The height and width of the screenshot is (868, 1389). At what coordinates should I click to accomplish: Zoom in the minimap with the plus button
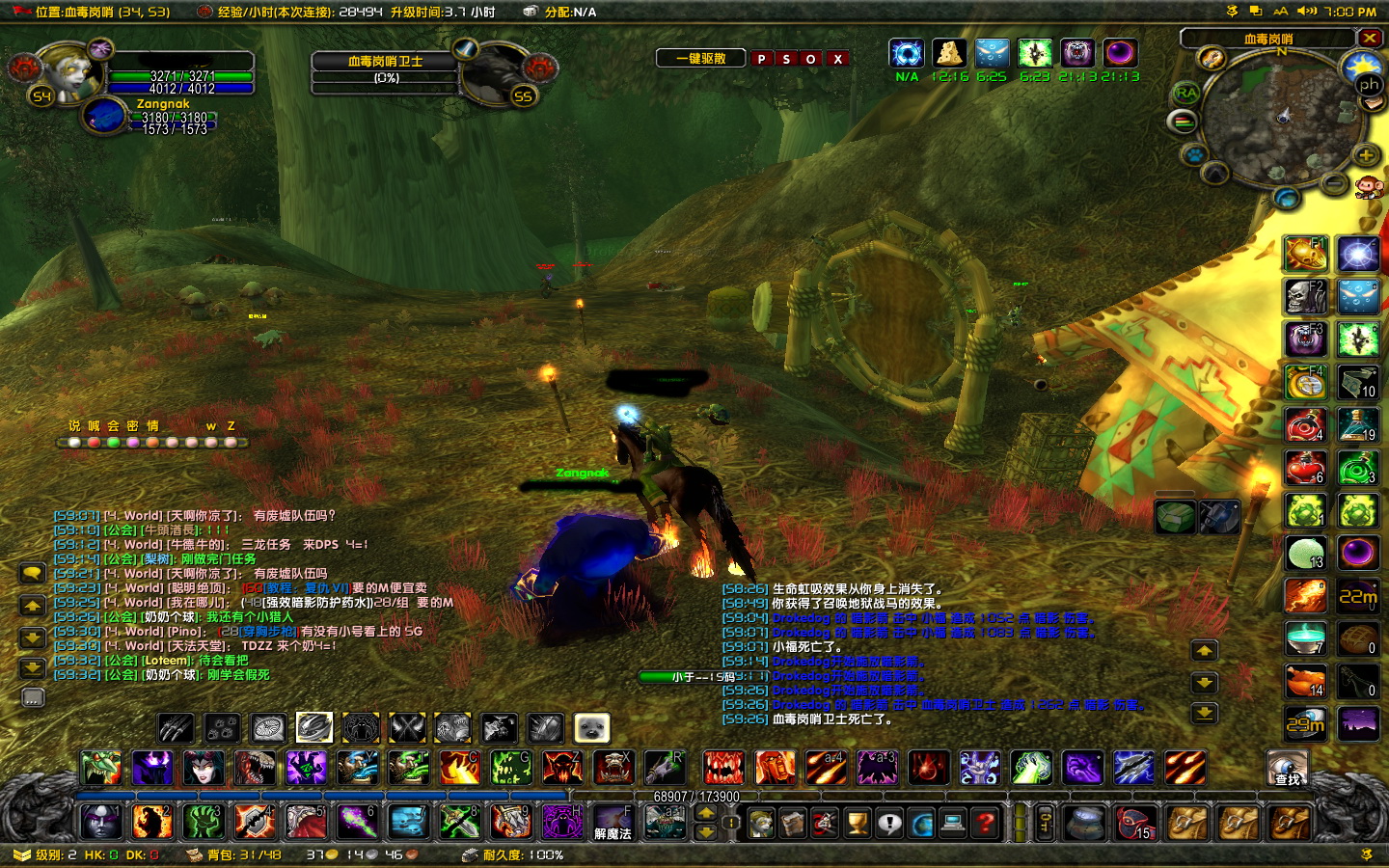point(1366,155)
